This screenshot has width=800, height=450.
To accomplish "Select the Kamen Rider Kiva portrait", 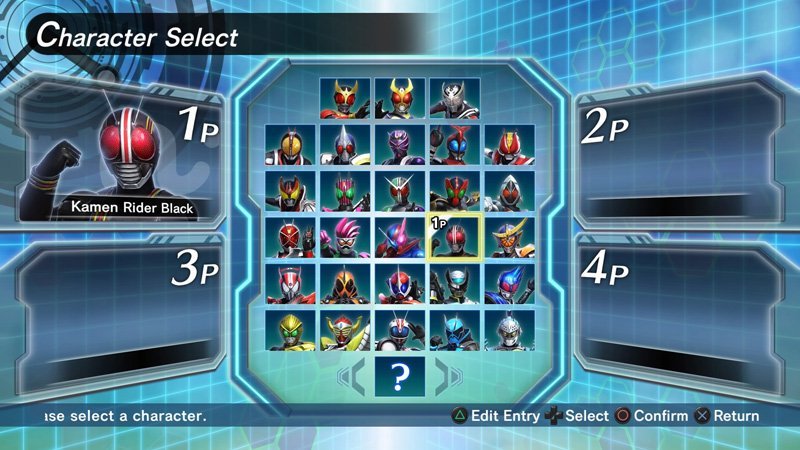I will coord(290,192).
